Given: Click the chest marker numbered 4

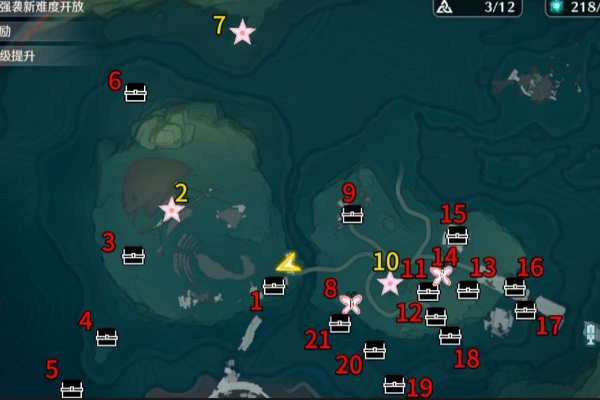Looking at the screenshot, I should click(107, 337).
